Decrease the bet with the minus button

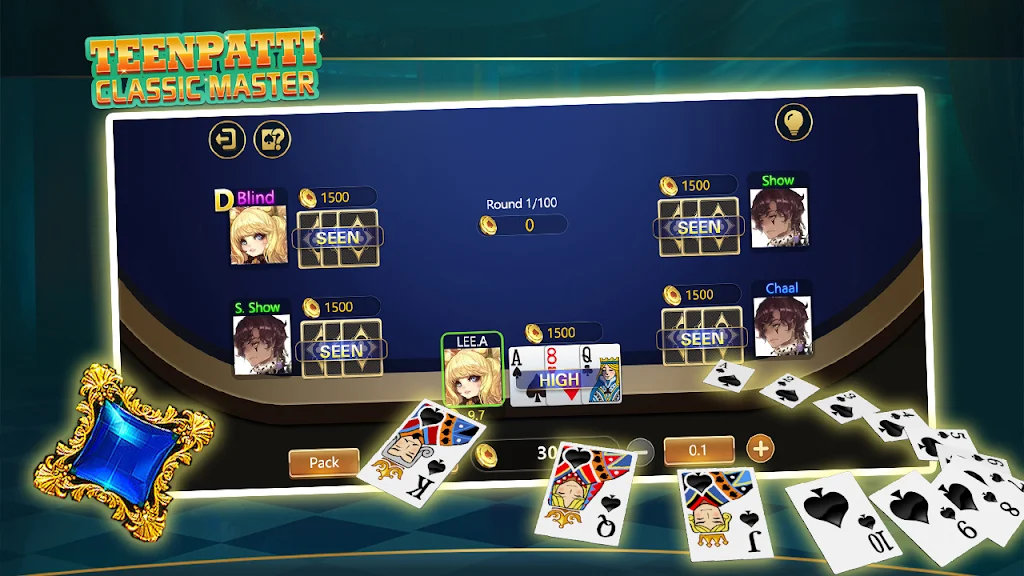(641, 451)
